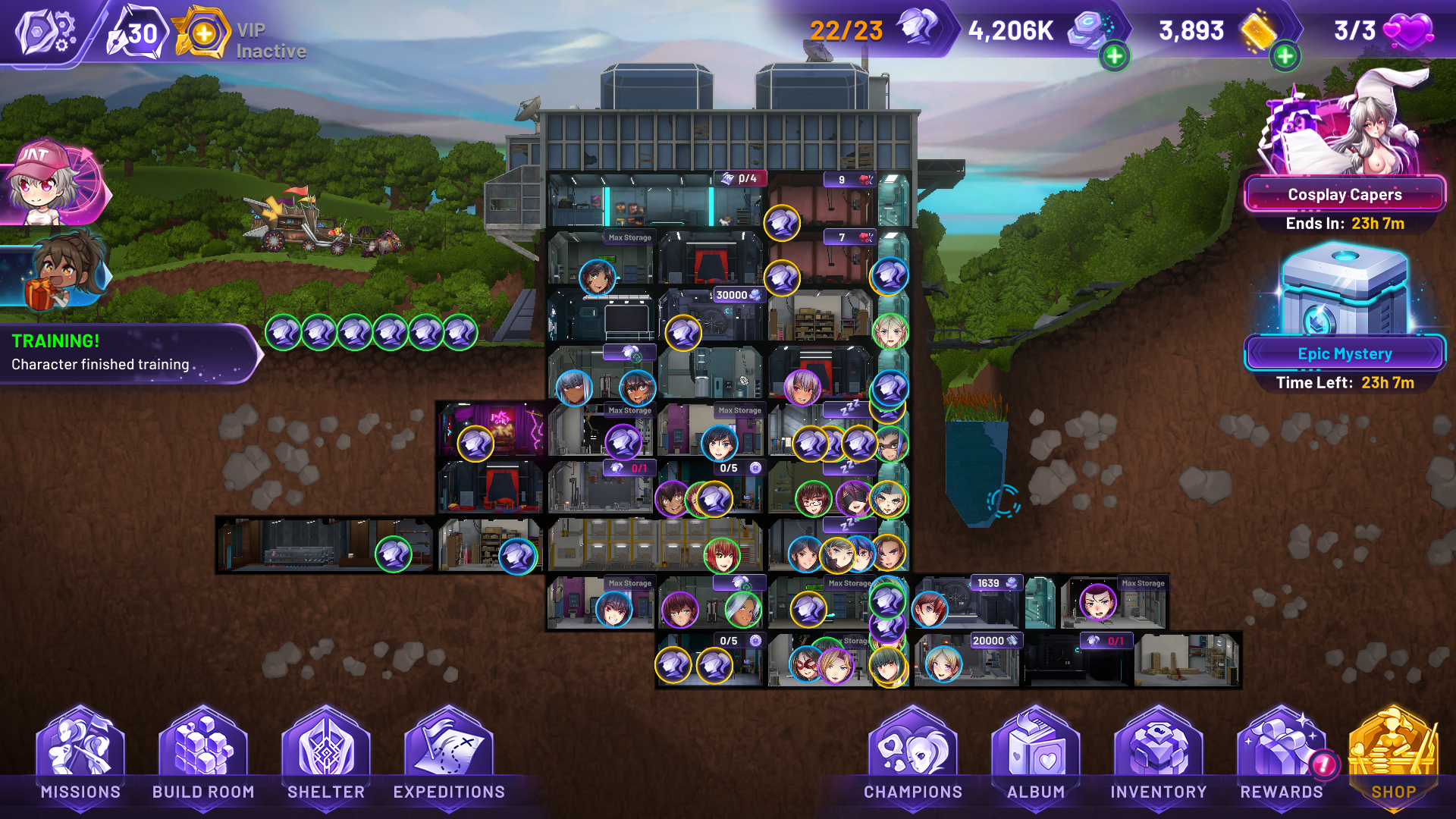This screenshot has height=819, width=1456.
Task: Open the Build Room menu
Action: [203, 758]
